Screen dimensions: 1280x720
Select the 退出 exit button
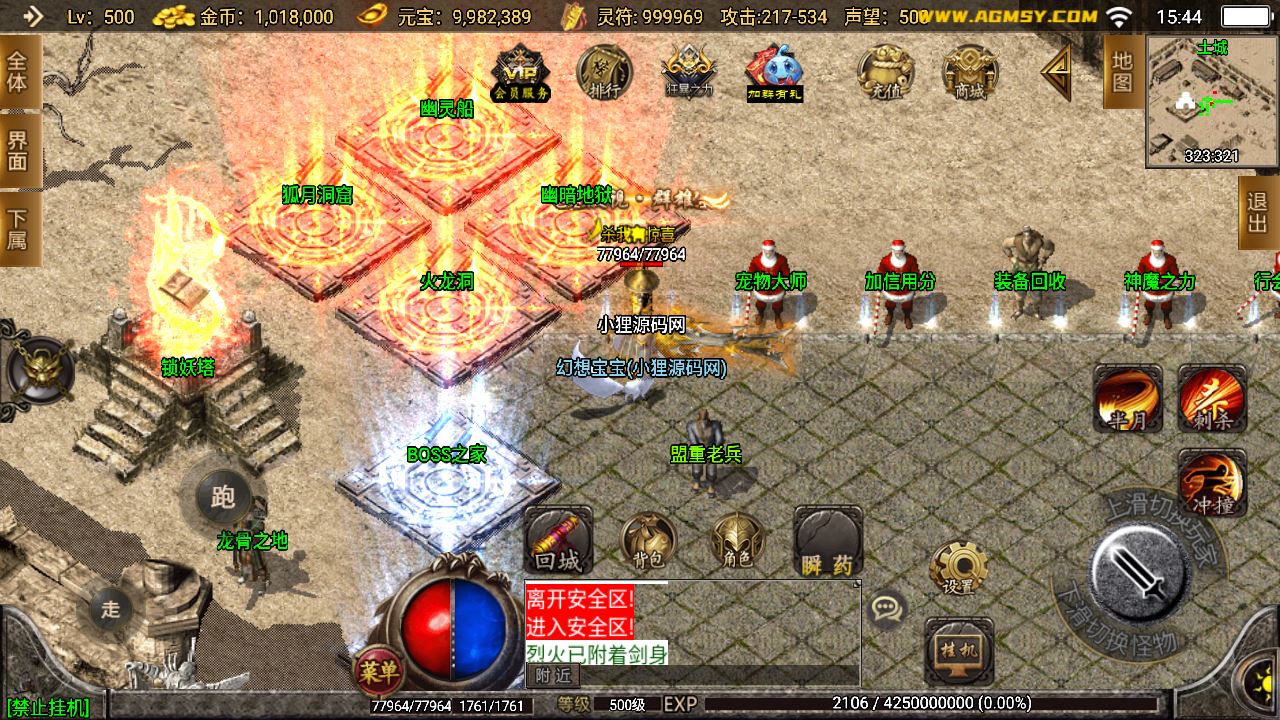tap(1258, 212)
